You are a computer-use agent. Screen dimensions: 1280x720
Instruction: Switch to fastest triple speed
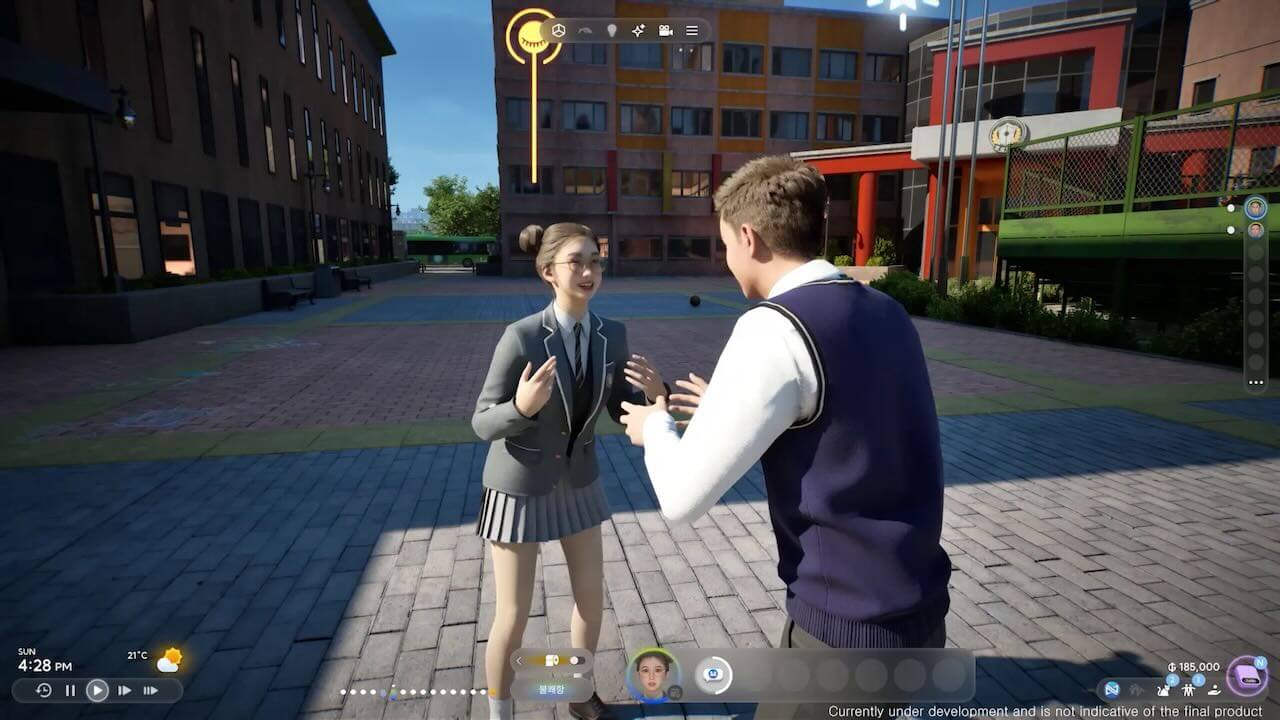(x=151, y=690)
